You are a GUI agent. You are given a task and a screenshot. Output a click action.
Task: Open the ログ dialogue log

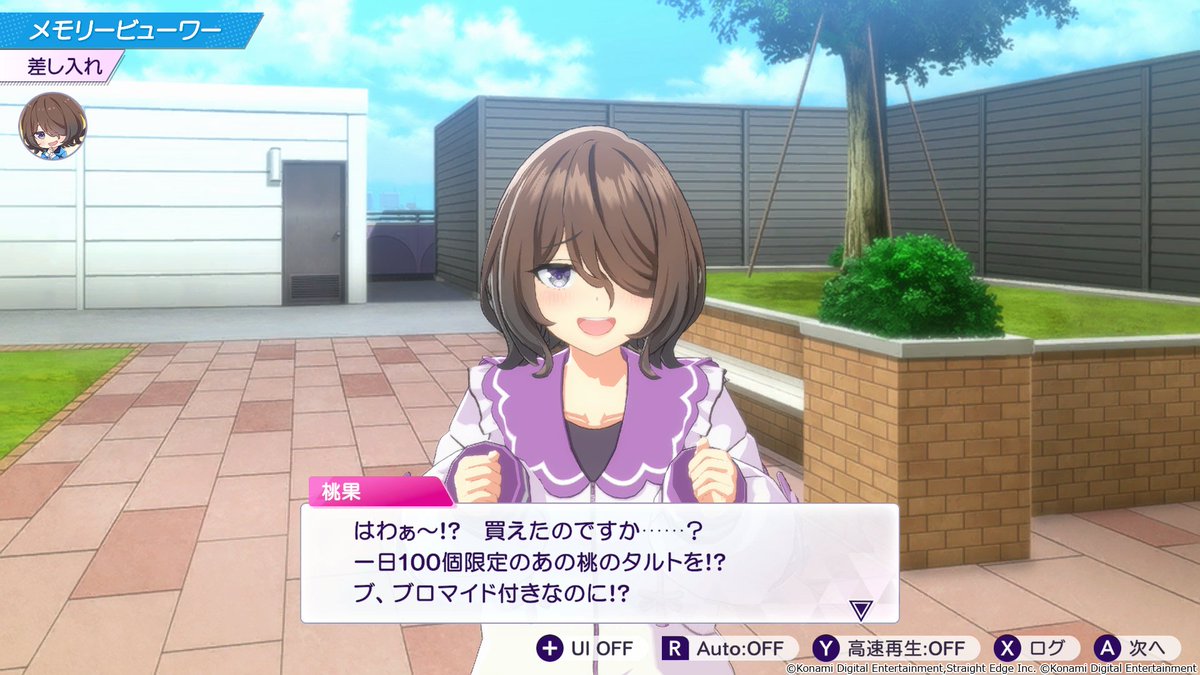[1036, 648]
